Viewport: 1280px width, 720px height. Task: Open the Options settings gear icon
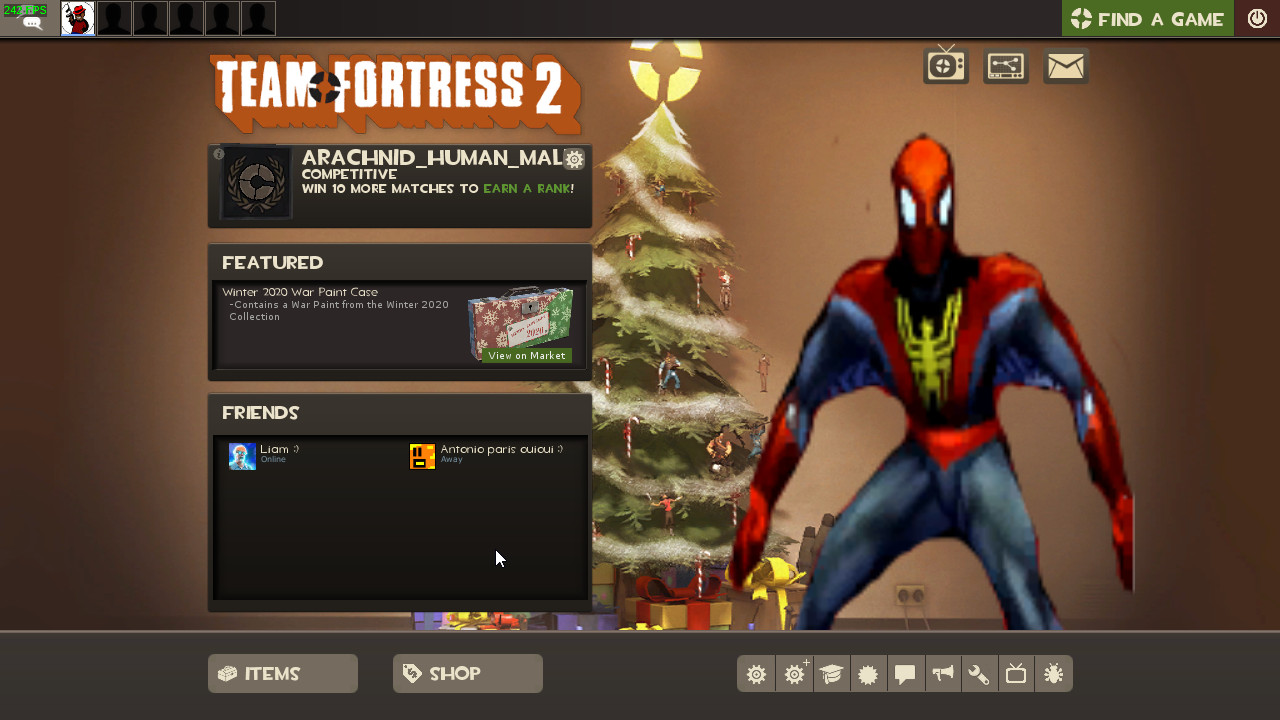tap(756, 673)
